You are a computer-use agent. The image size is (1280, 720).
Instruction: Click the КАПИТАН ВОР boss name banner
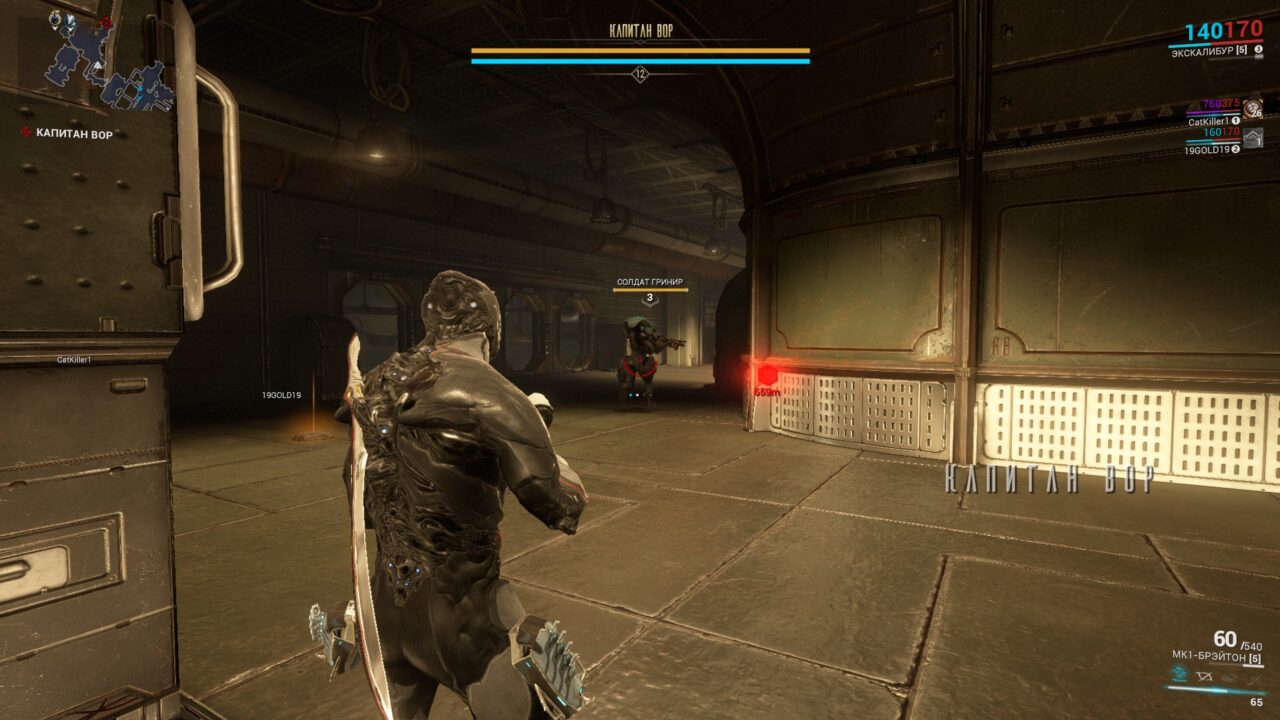(640, 30)
